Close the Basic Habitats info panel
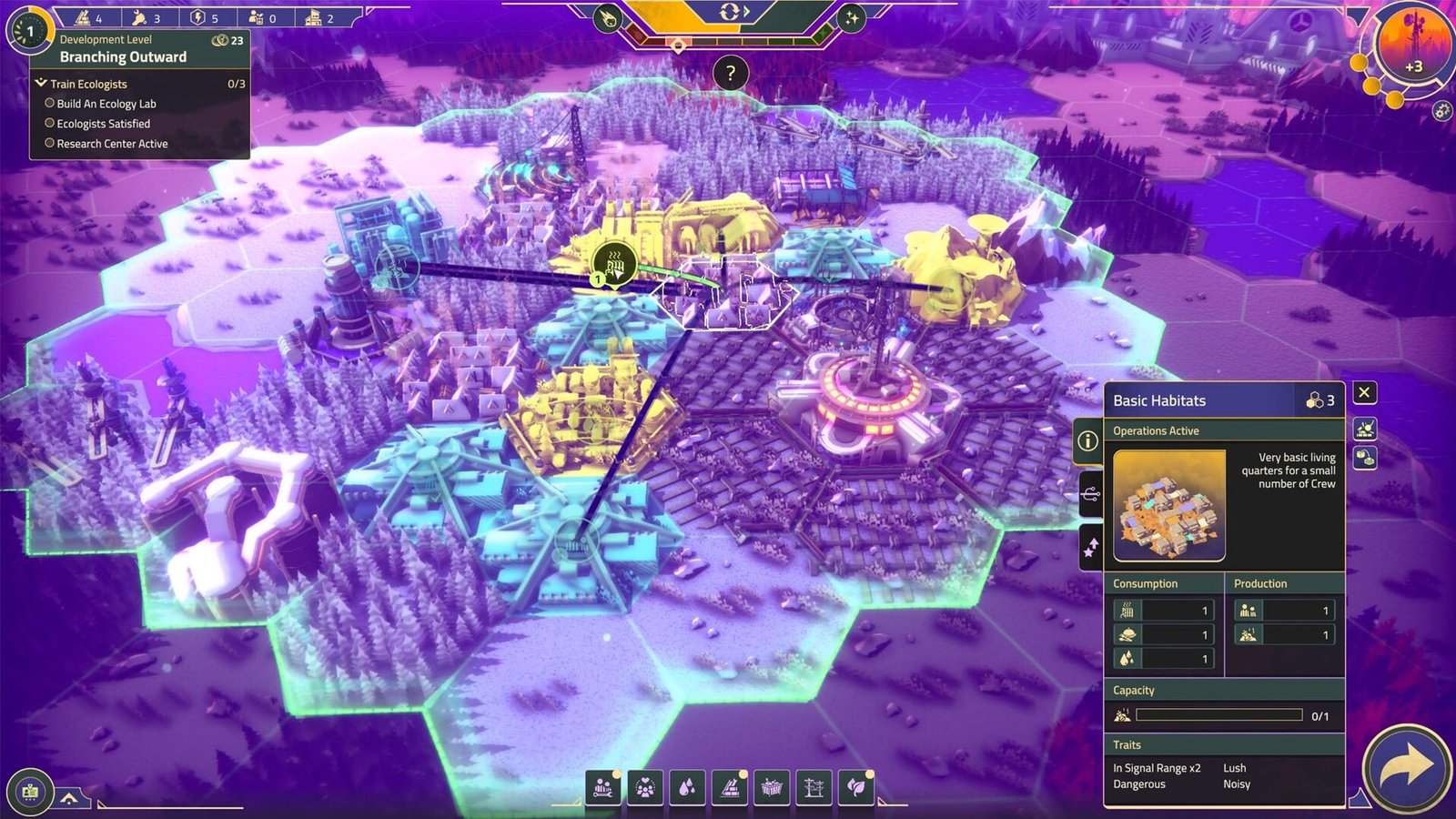Screen dimensions: 1456x819 1364,391
